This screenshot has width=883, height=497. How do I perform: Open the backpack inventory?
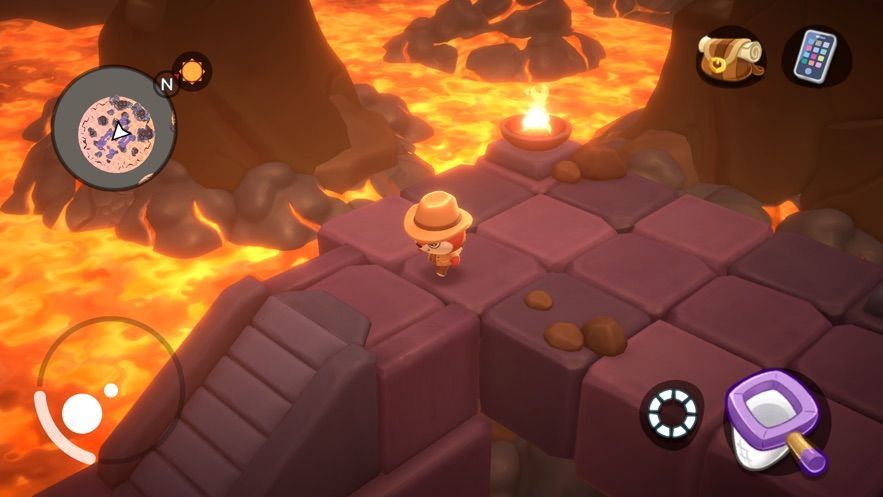pos(730,54)
